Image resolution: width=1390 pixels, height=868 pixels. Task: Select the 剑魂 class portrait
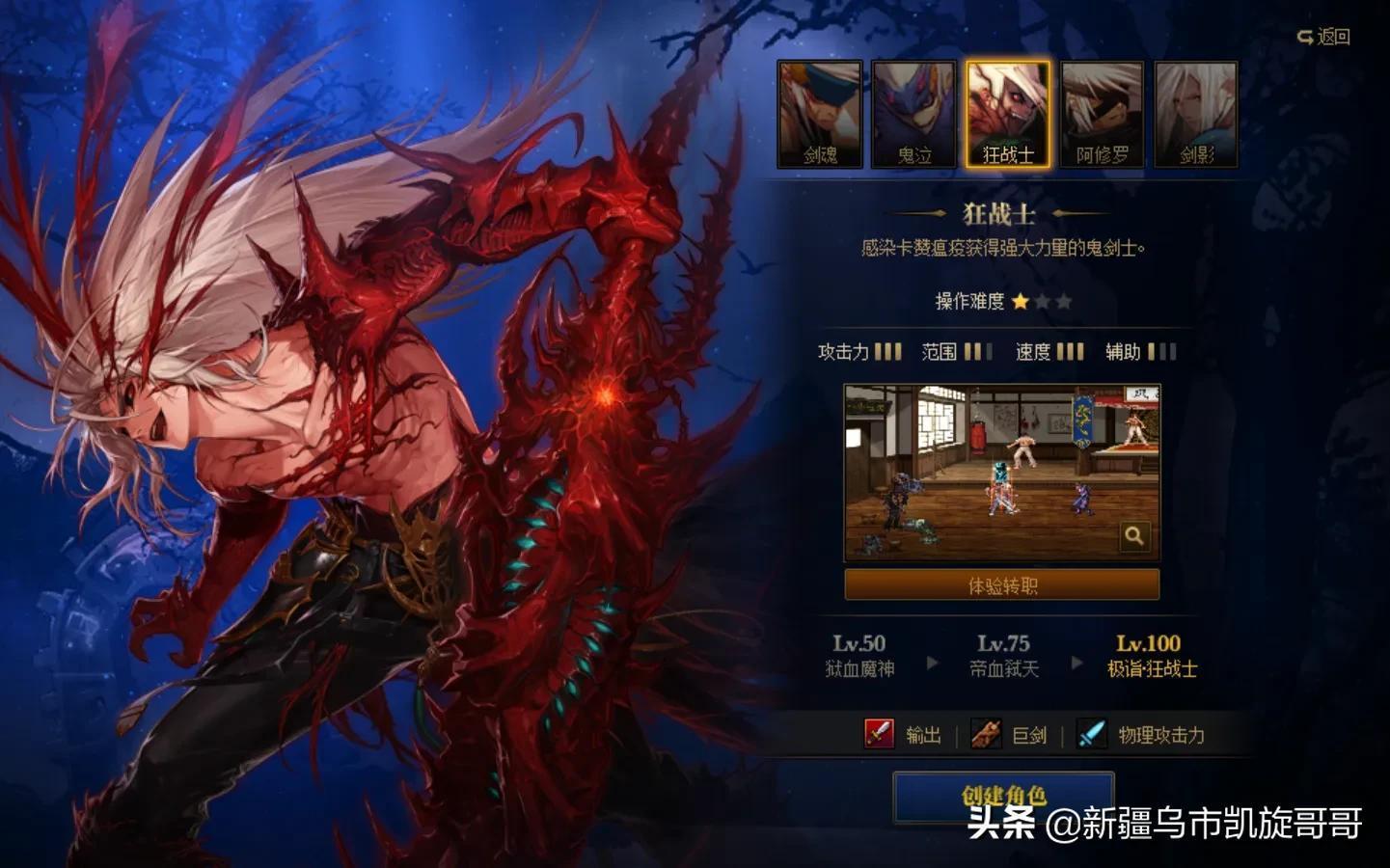pyautogui.click(x=820, y=115)
